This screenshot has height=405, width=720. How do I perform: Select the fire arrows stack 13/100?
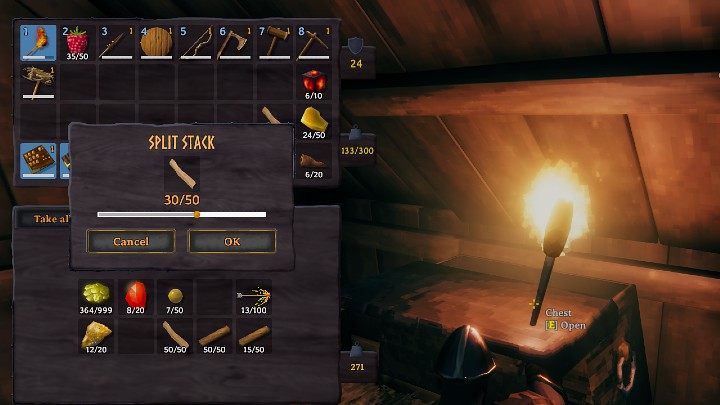[x=253, y=296]
